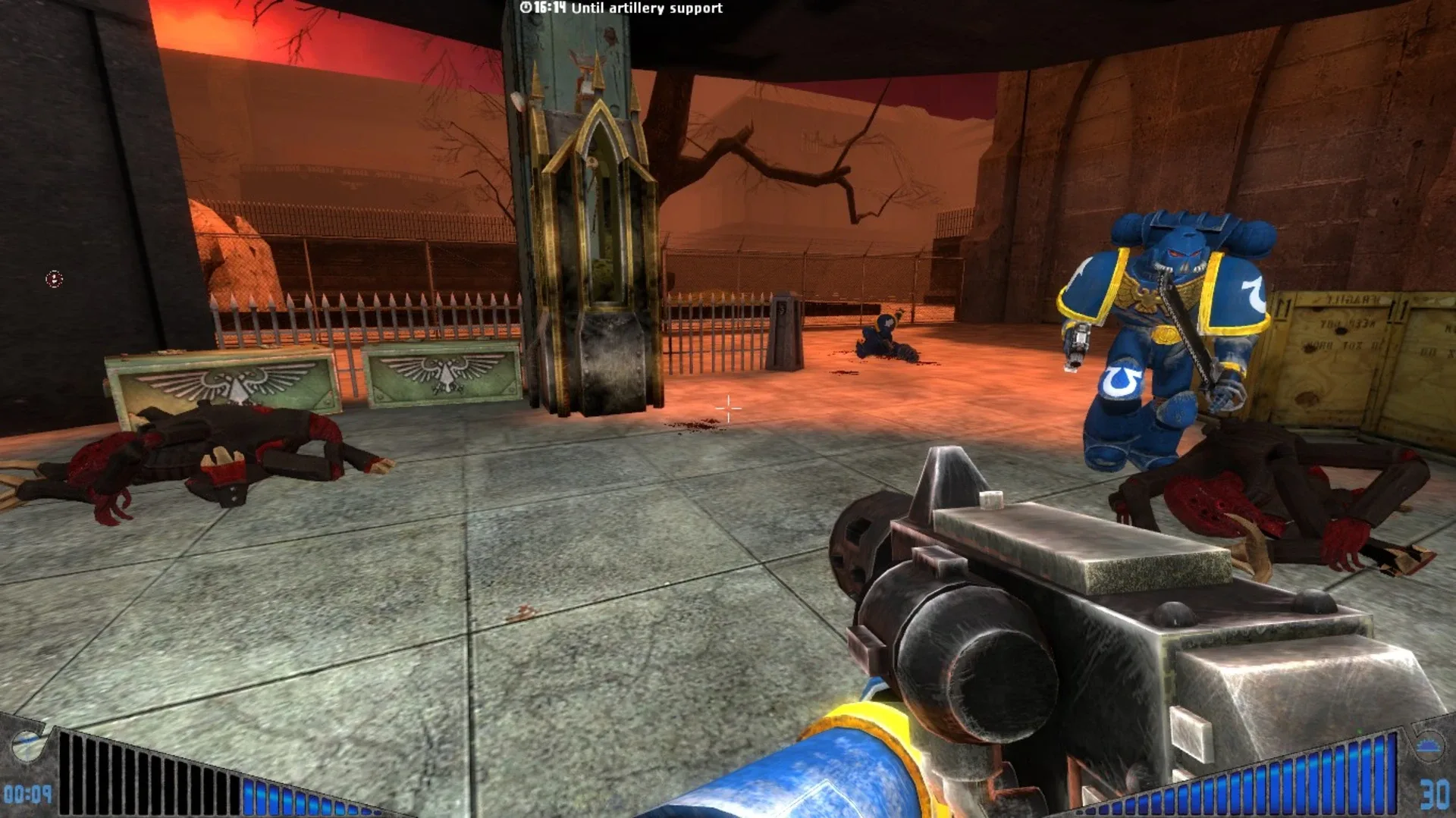Click the crosshair at screen center

click(728, 409)
